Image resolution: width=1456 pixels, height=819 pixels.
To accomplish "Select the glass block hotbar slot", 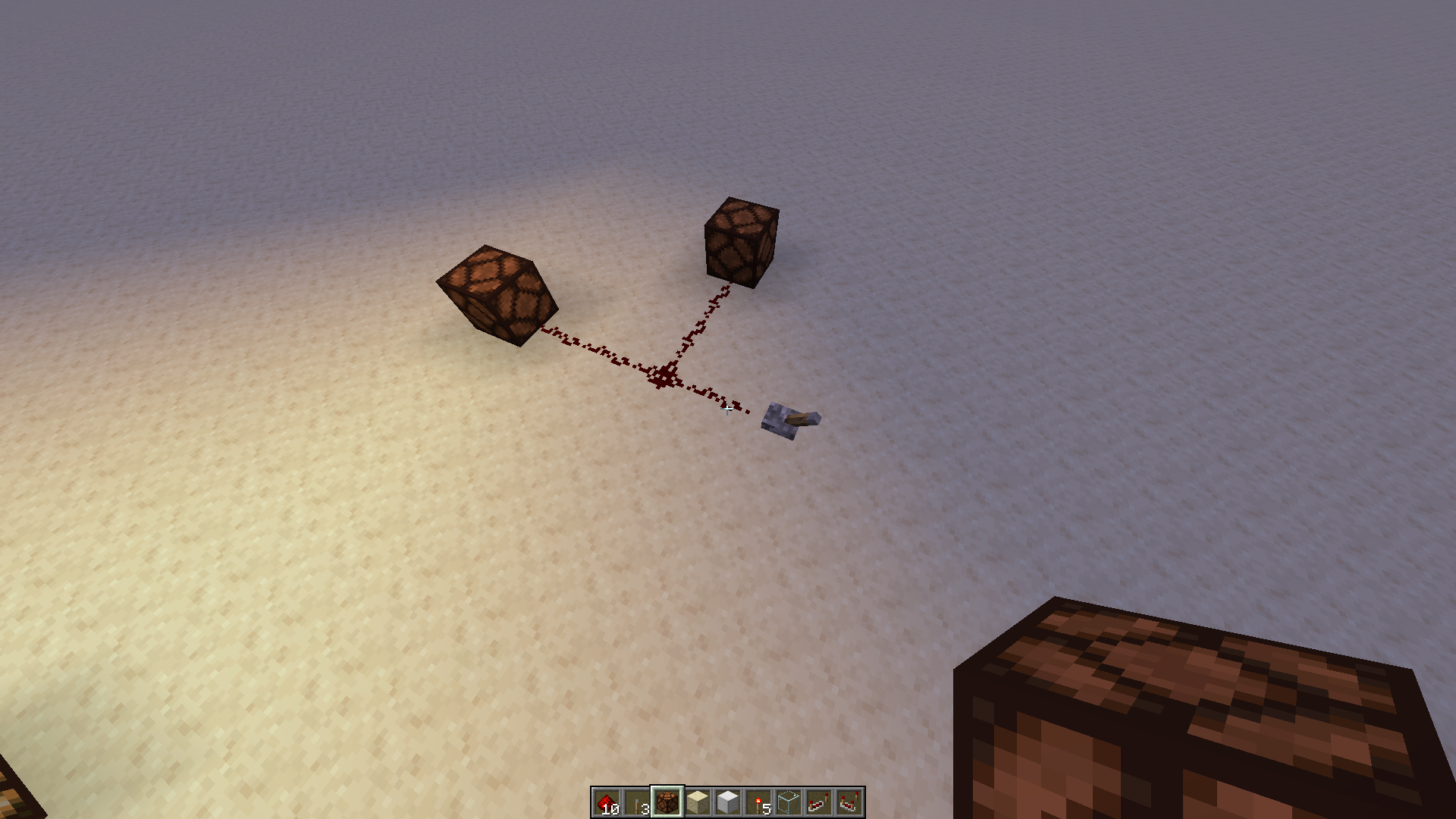I will [789, 802].
